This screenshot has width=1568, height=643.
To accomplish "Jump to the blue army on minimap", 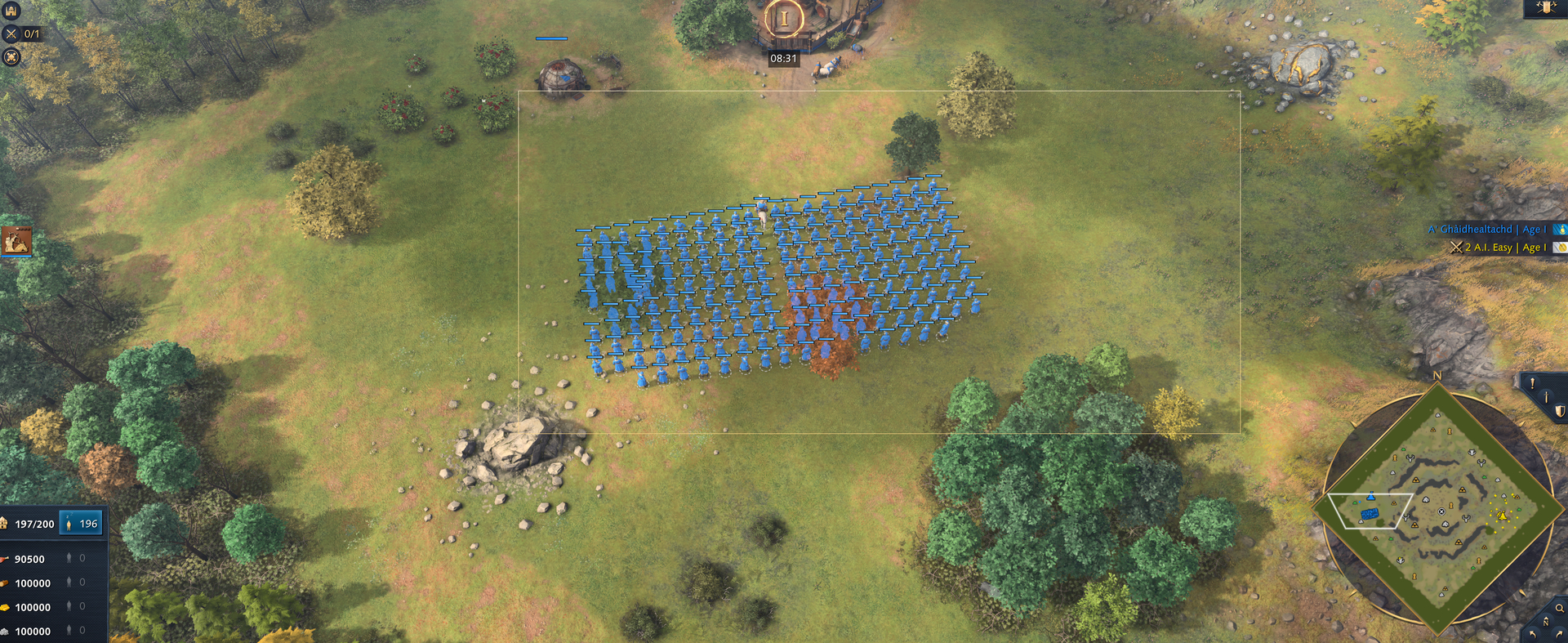I will (1370, 514).
